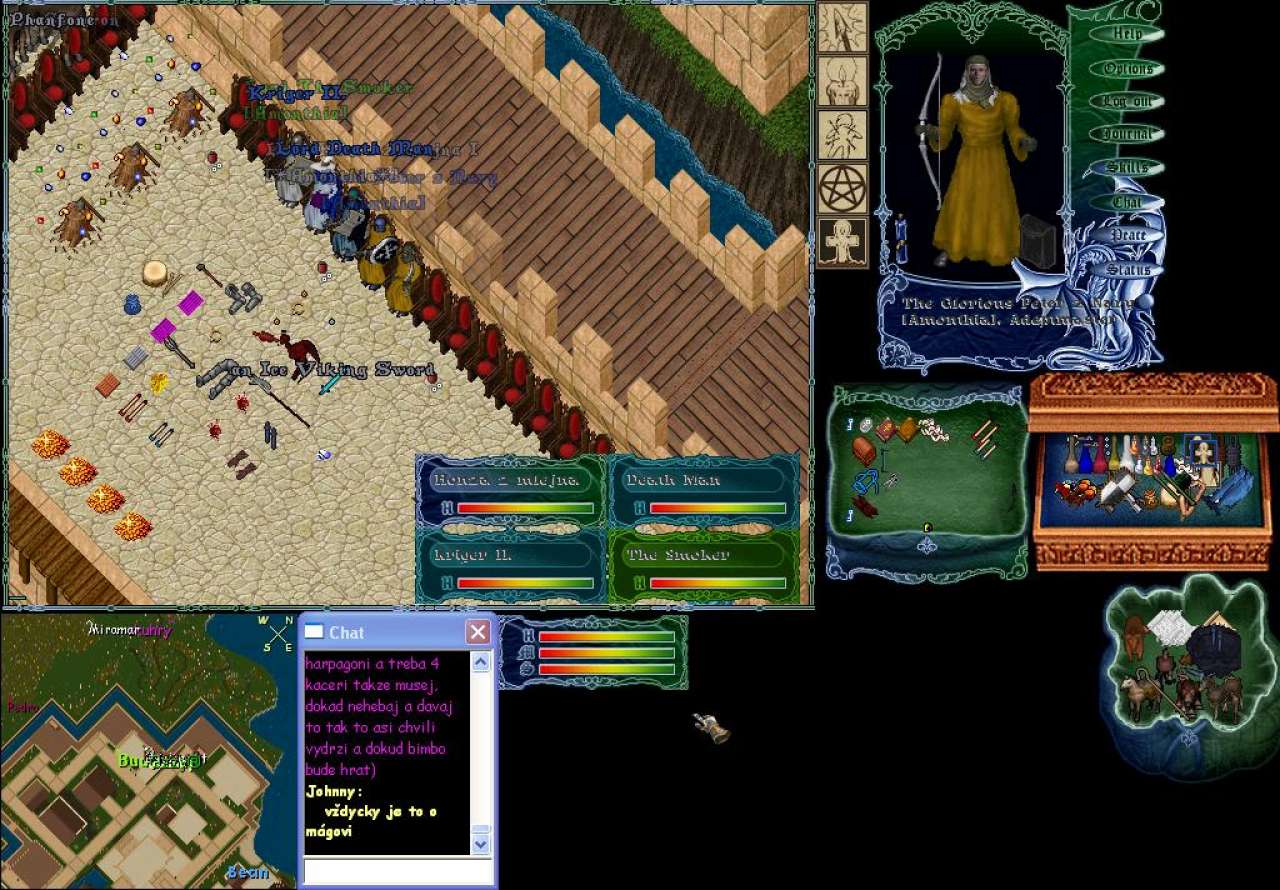1280x890 pixels.
Task: Activate the arrow spell icon
Action: [x=842, y=27]
